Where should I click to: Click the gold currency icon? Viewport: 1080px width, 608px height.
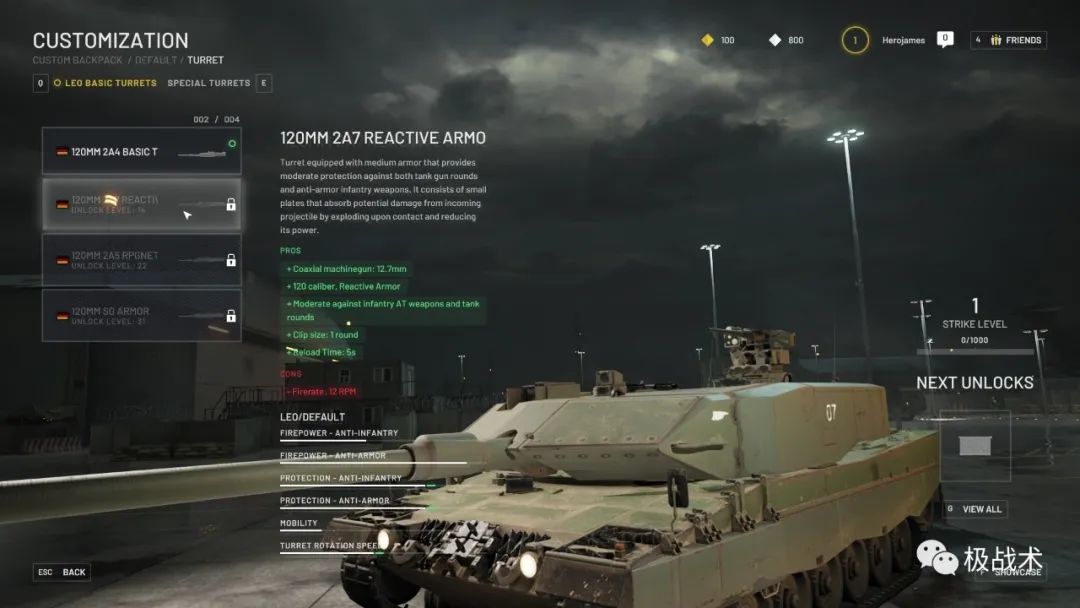coord(707,40)
